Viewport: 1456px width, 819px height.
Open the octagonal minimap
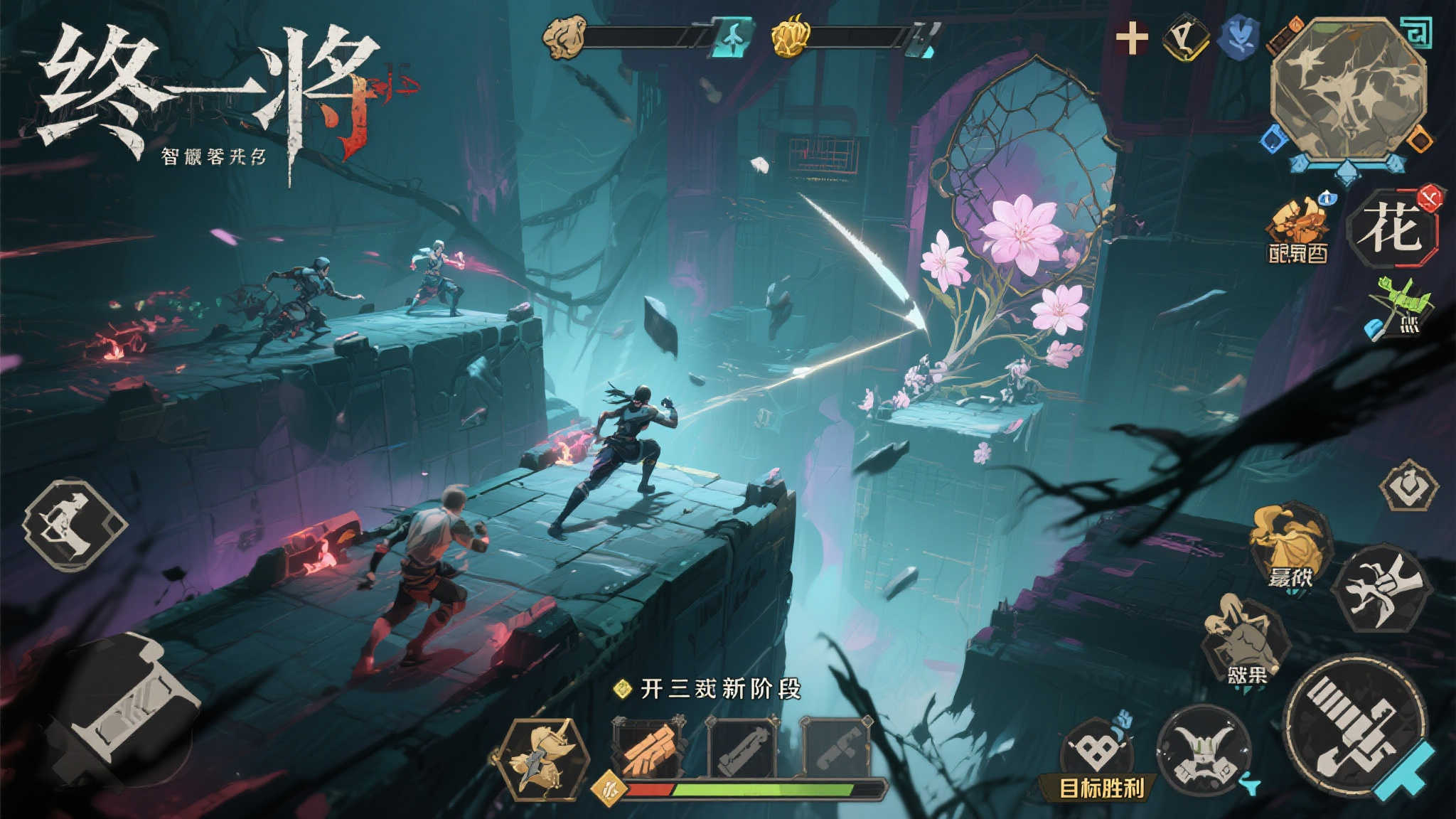(1347, 89)
